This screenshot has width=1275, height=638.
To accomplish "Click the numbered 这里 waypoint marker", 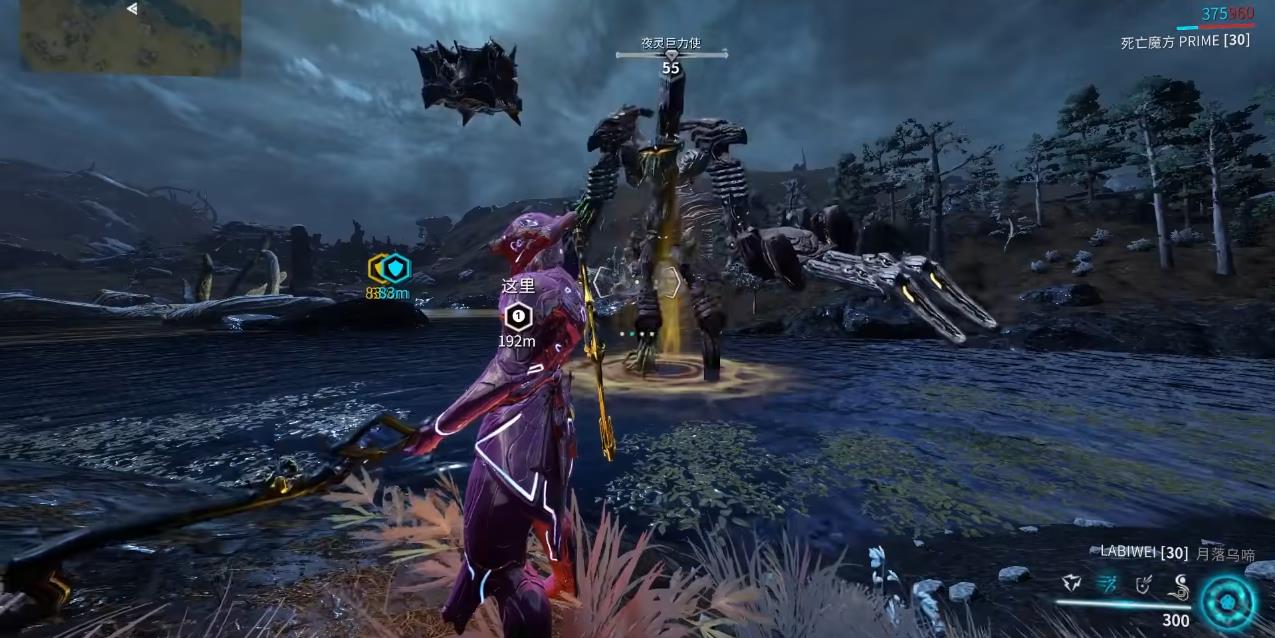I will 517,318.
